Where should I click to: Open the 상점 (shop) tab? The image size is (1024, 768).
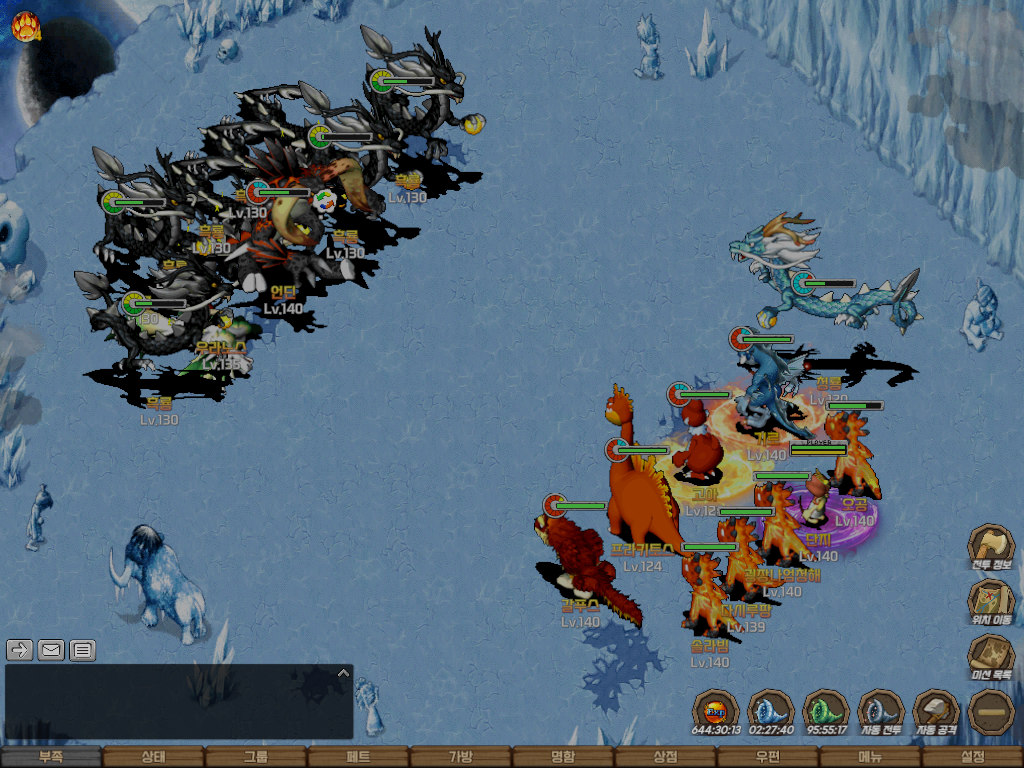click(x=665, y=758)
